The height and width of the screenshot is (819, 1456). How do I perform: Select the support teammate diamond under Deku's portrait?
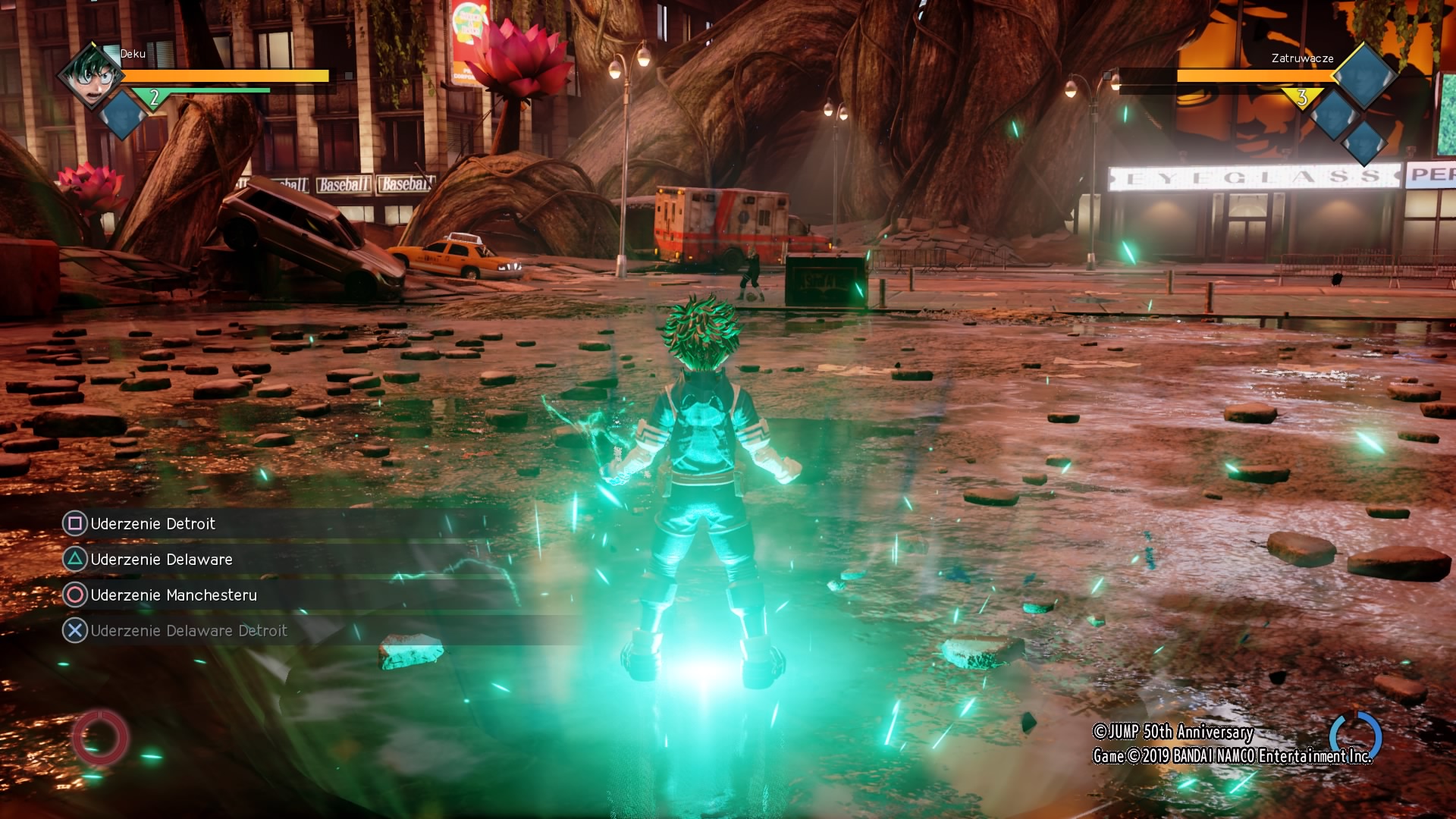[x=121, y=116]
